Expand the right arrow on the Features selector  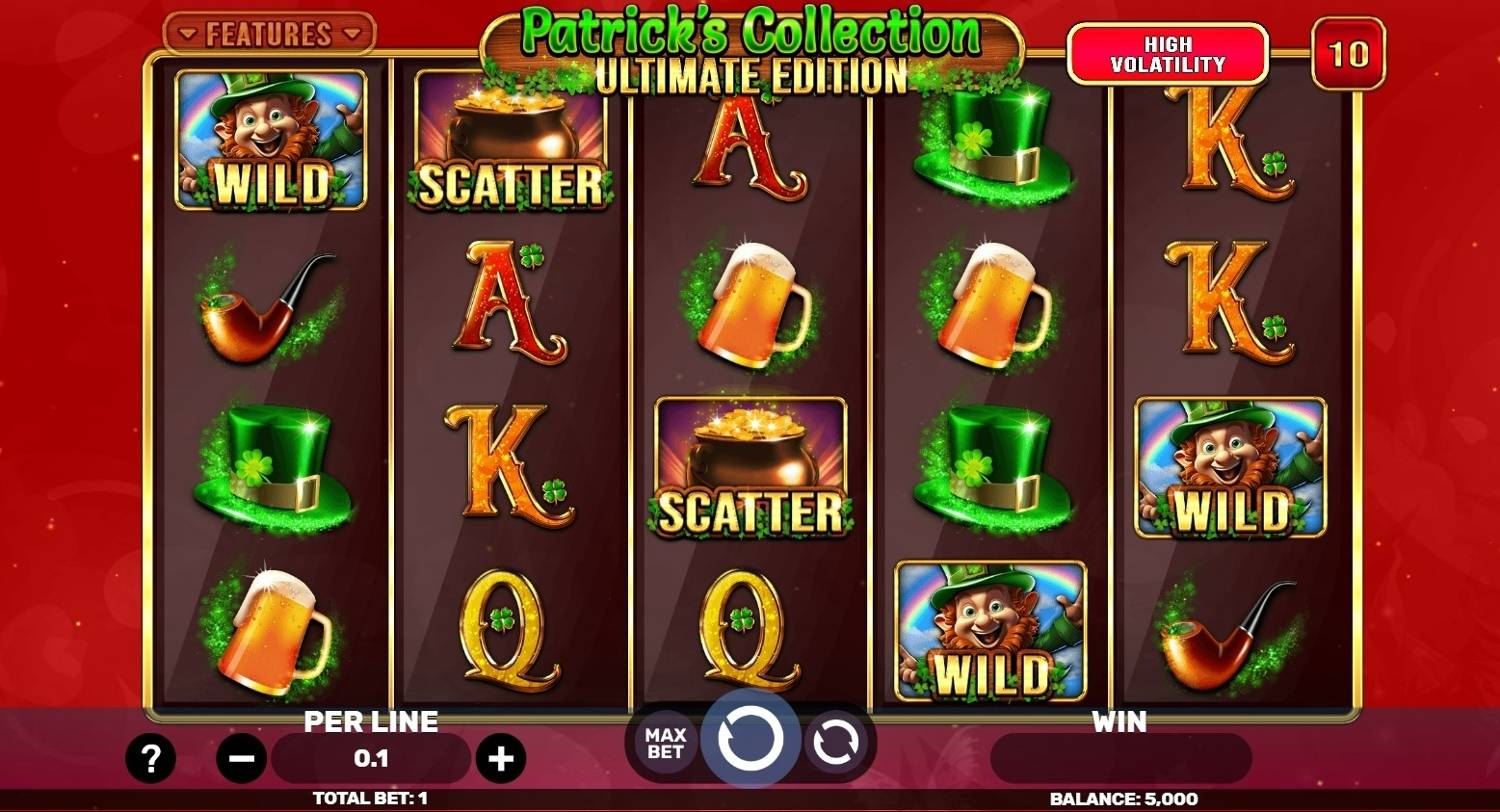coord(349,33)
